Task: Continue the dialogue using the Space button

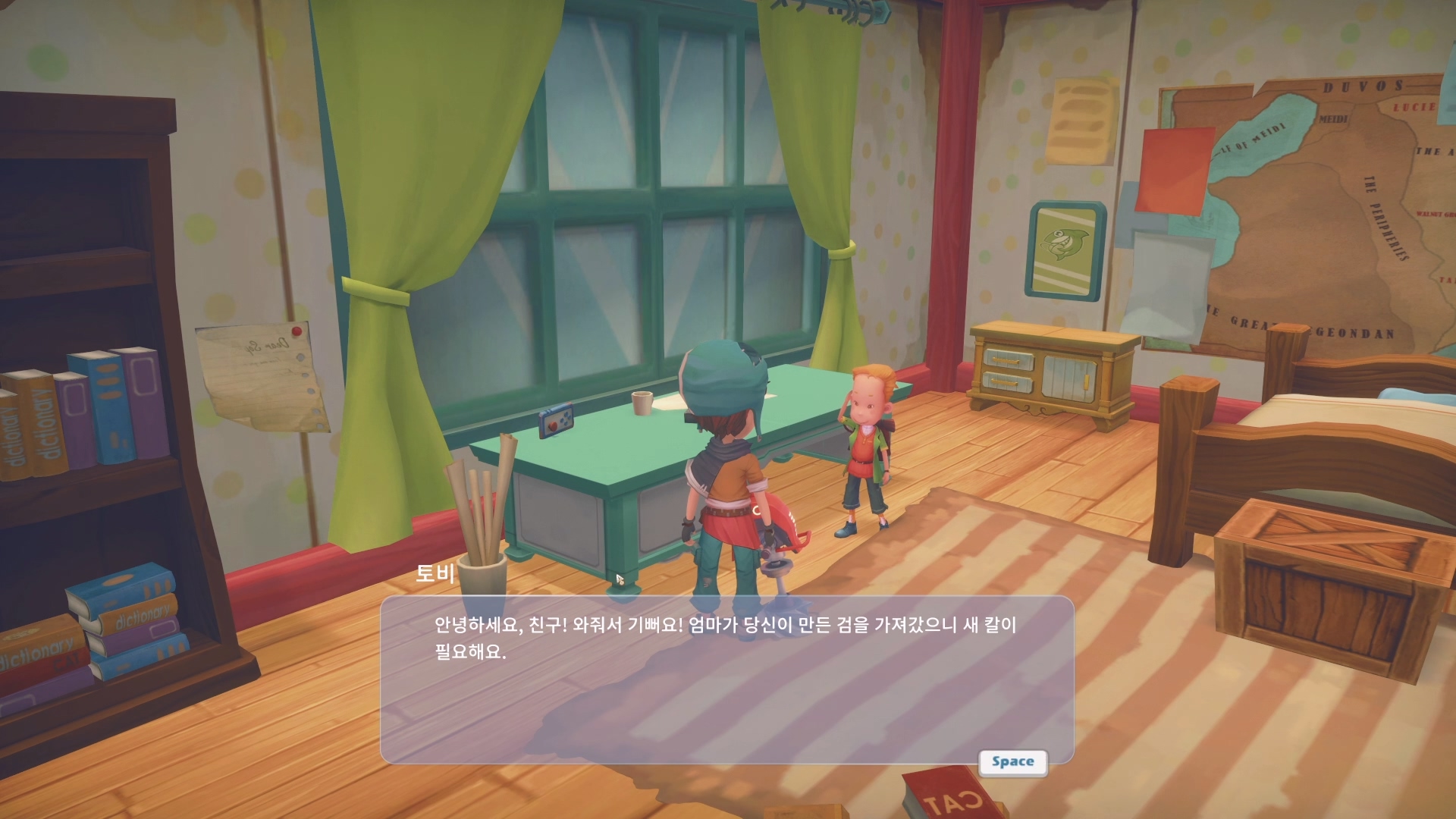Action: point(1012,762)
